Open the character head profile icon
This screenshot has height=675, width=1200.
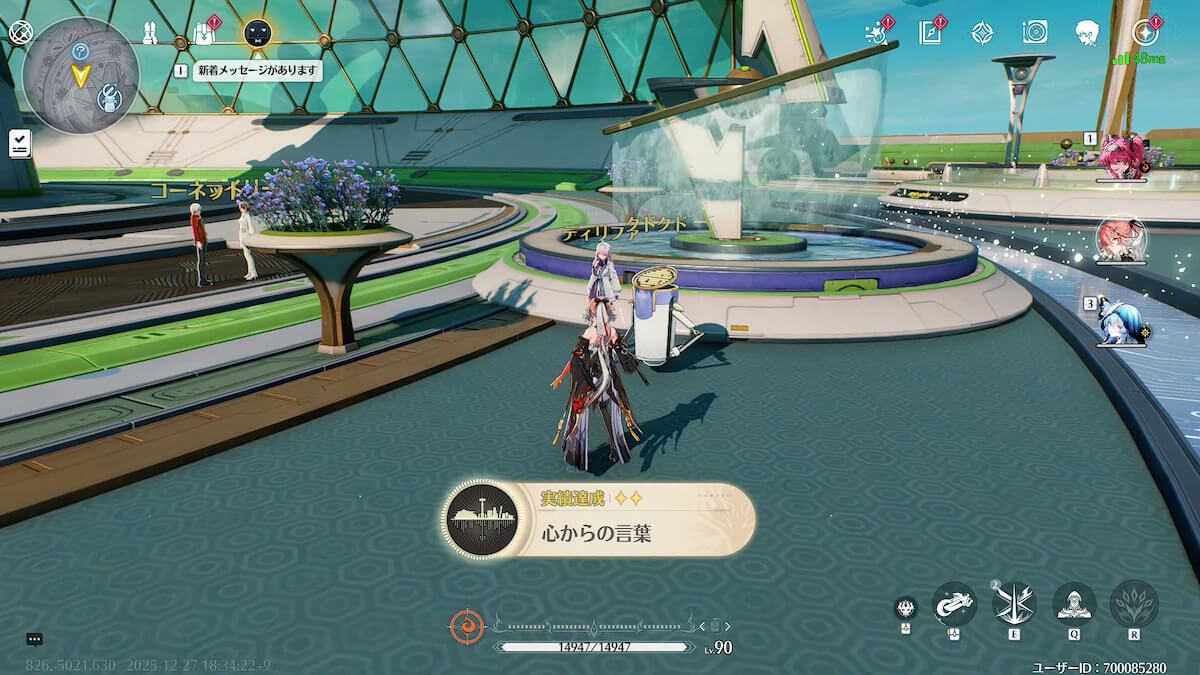click(x=1088, y=33)
